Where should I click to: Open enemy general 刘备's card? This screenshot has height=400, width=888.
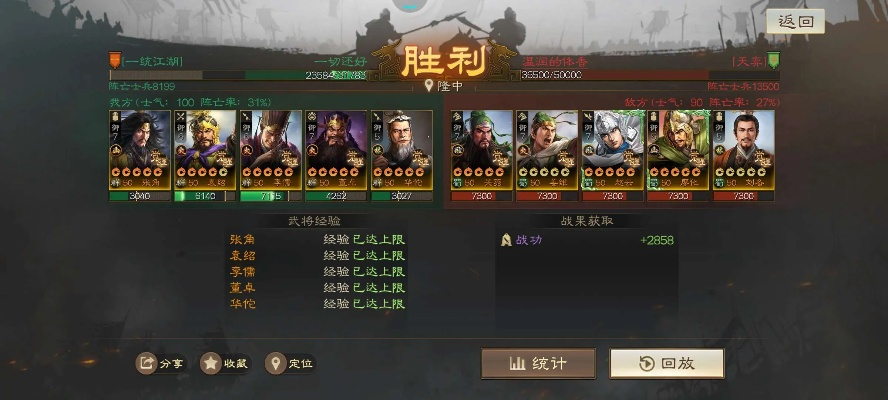click(743, 150)
